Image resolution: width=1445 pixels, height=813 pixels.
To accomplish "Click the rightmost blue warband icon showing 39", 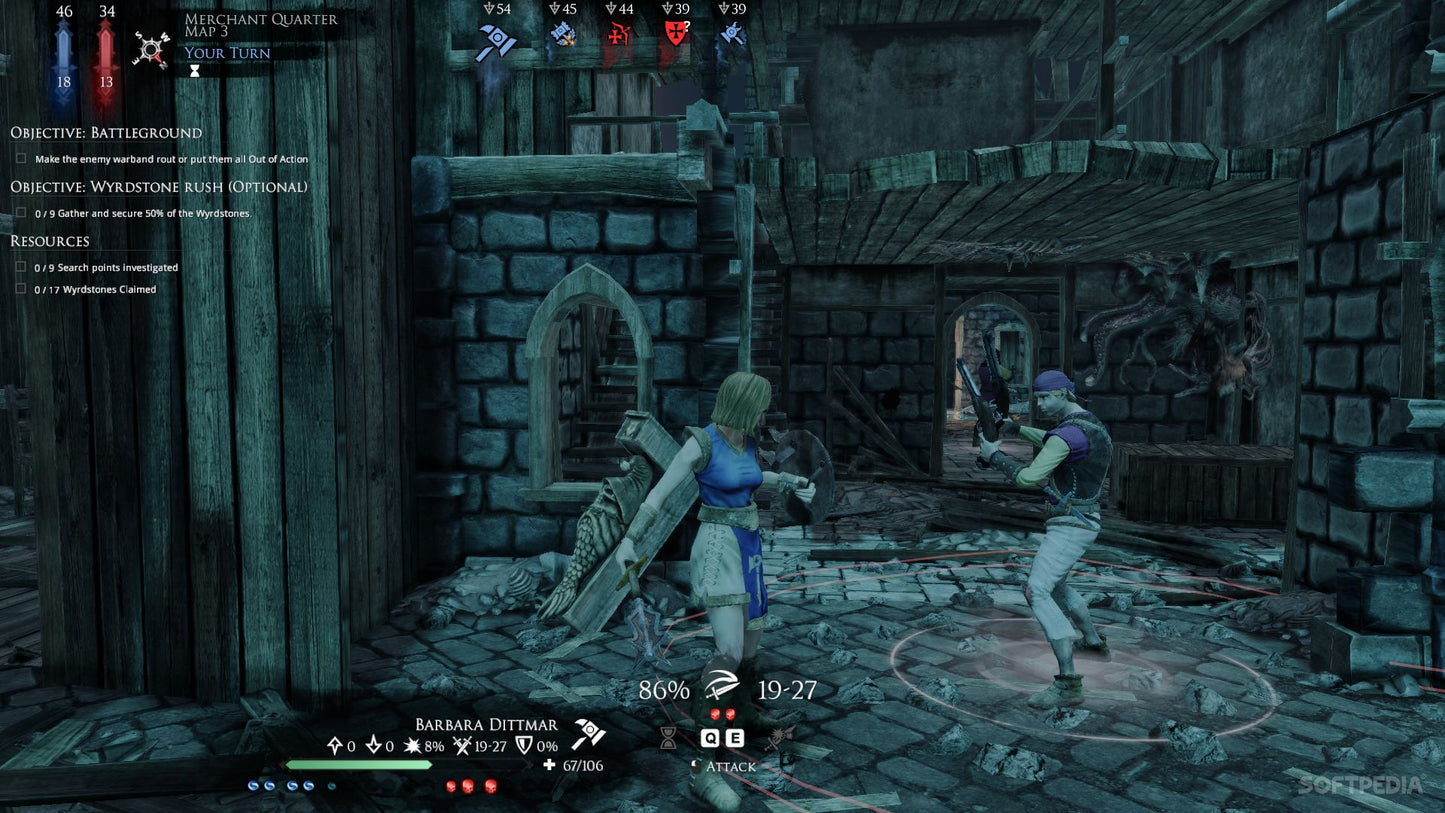I will click(x=731, y=35).
